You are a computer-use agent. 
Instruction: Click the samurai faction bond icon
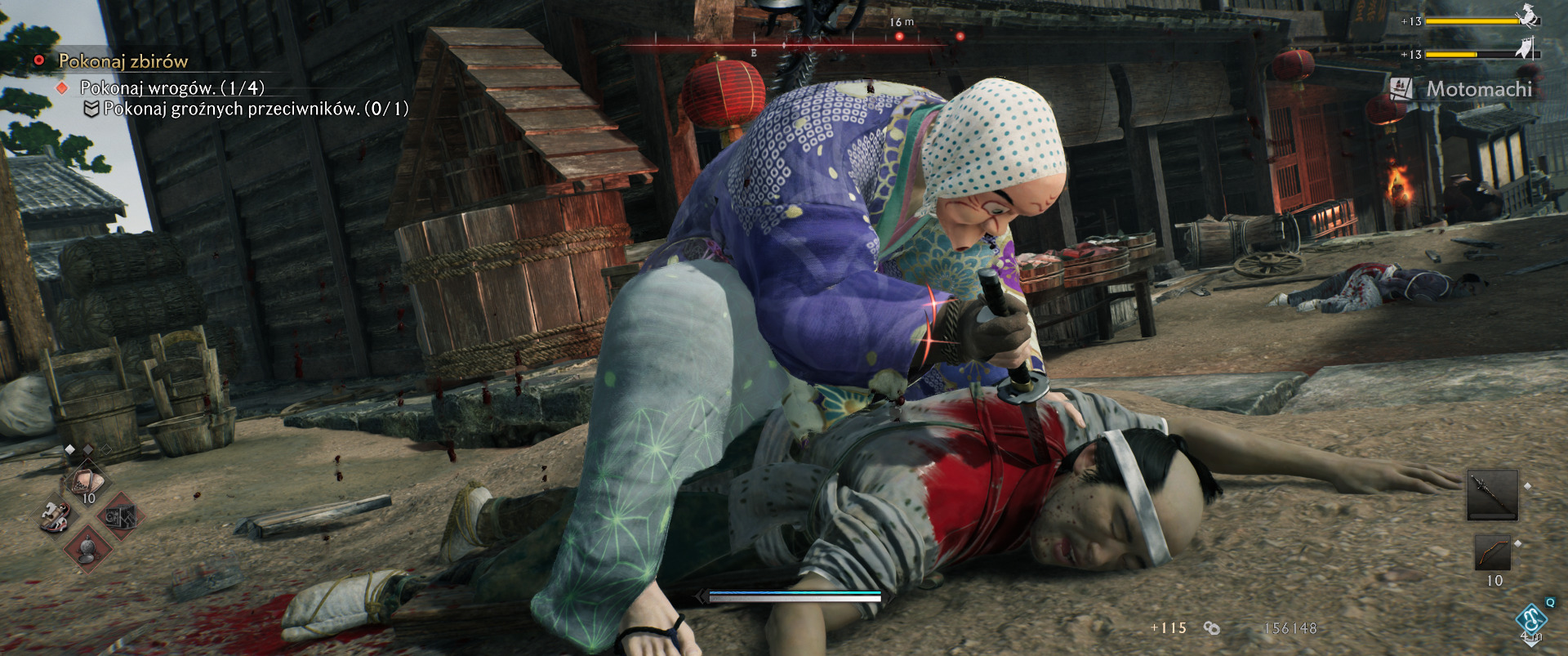1527,16
